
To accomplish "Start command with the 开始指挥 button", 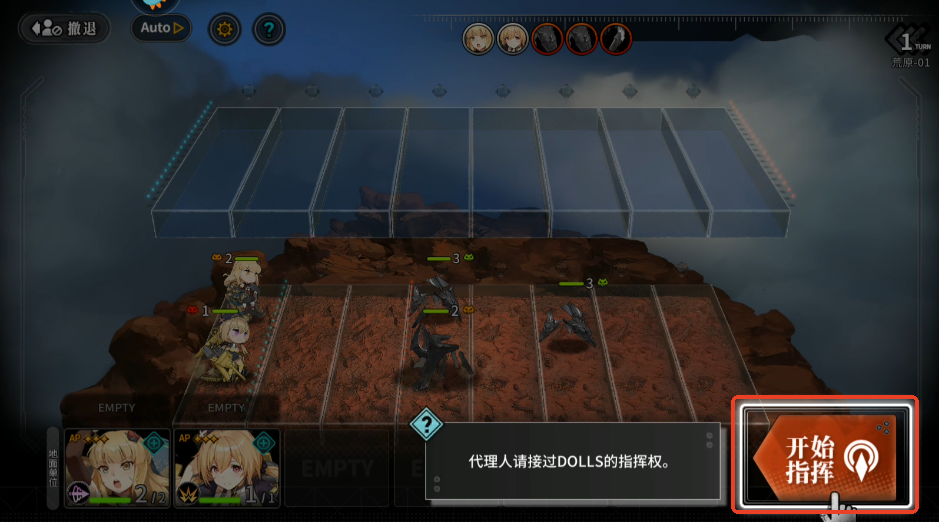I will coord(824,456).
